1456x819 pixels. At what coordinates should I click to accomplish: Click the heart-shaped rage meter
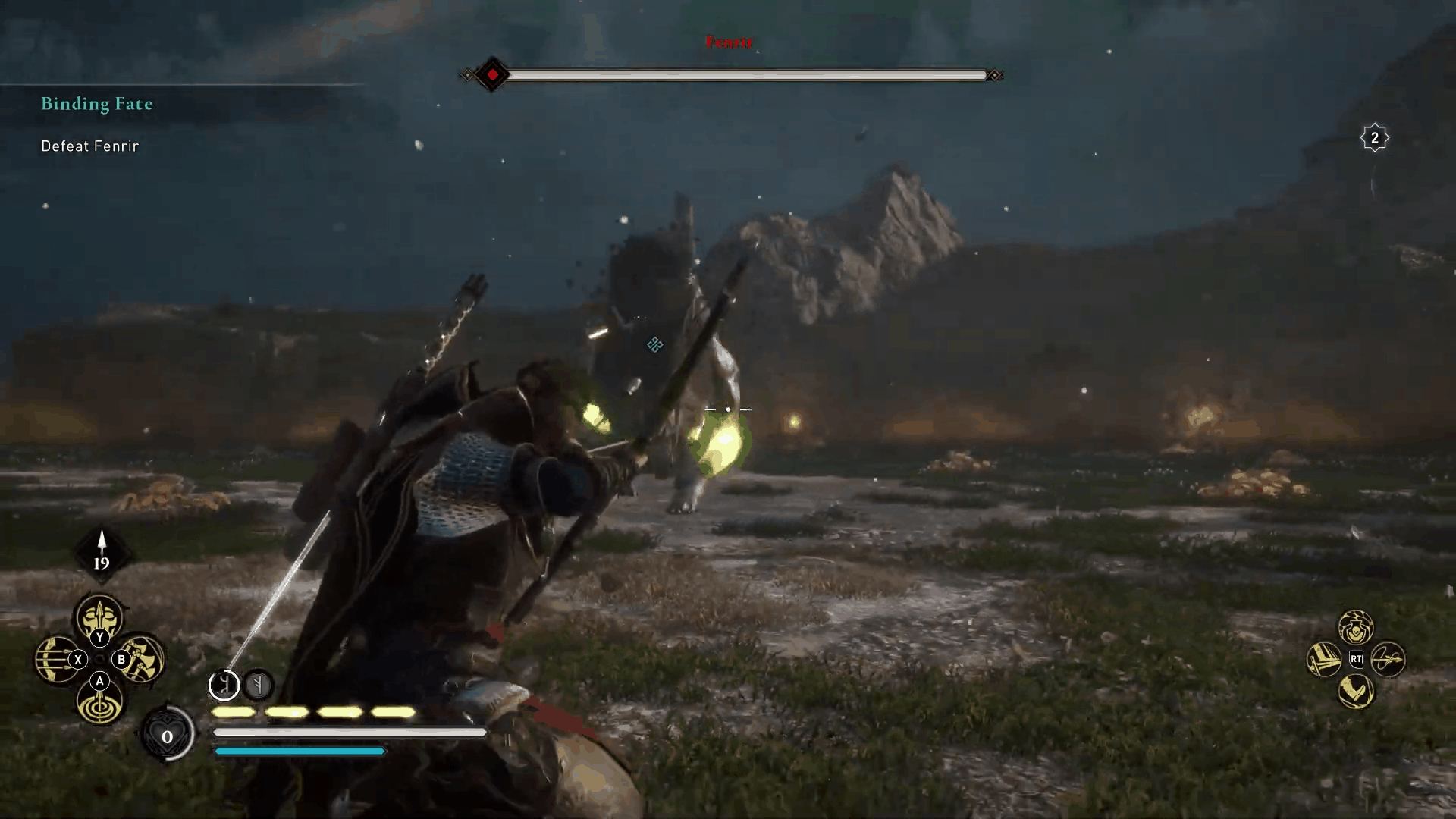(167, 736)
